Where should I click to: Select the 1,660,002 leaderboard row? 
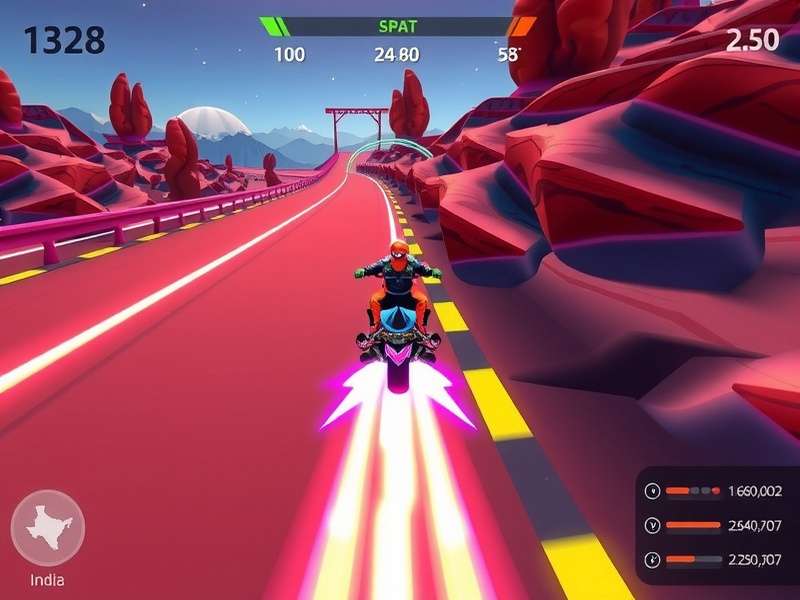717,491
